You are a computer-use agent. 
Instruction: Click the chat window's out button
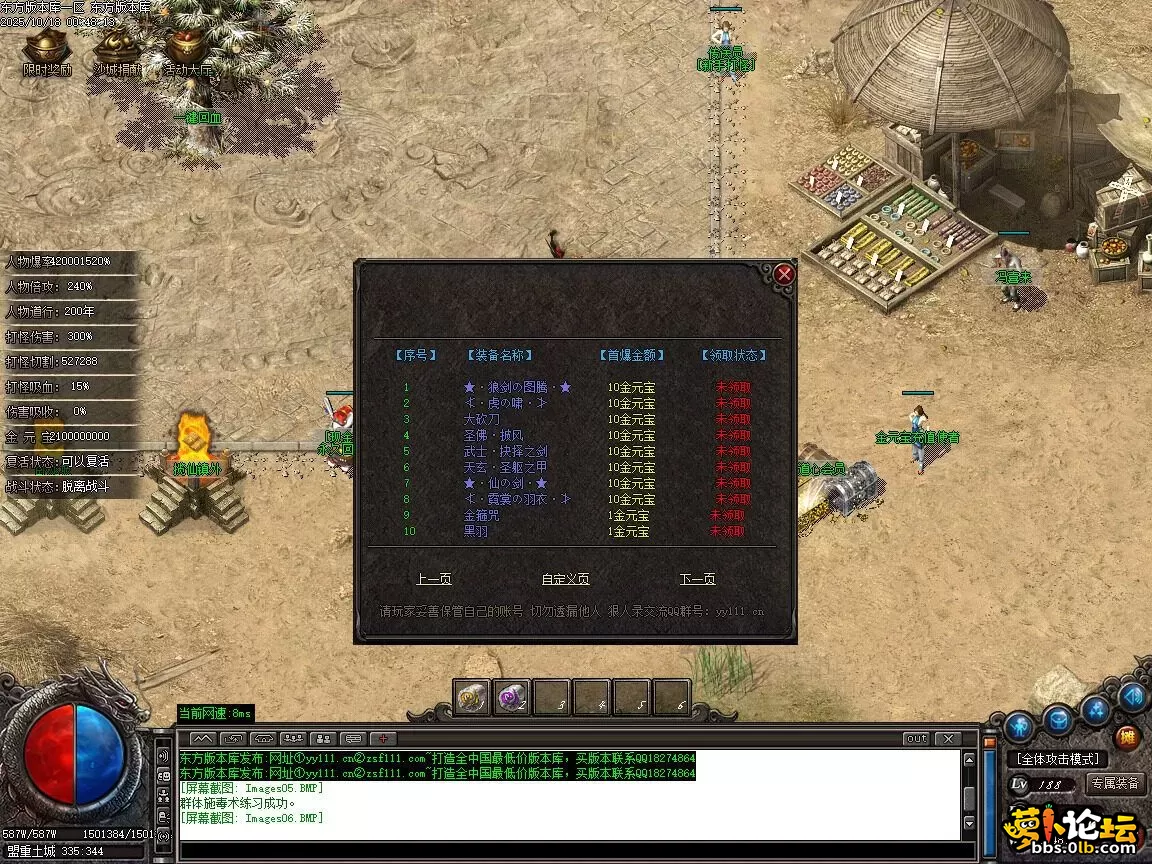pos(916,739)
